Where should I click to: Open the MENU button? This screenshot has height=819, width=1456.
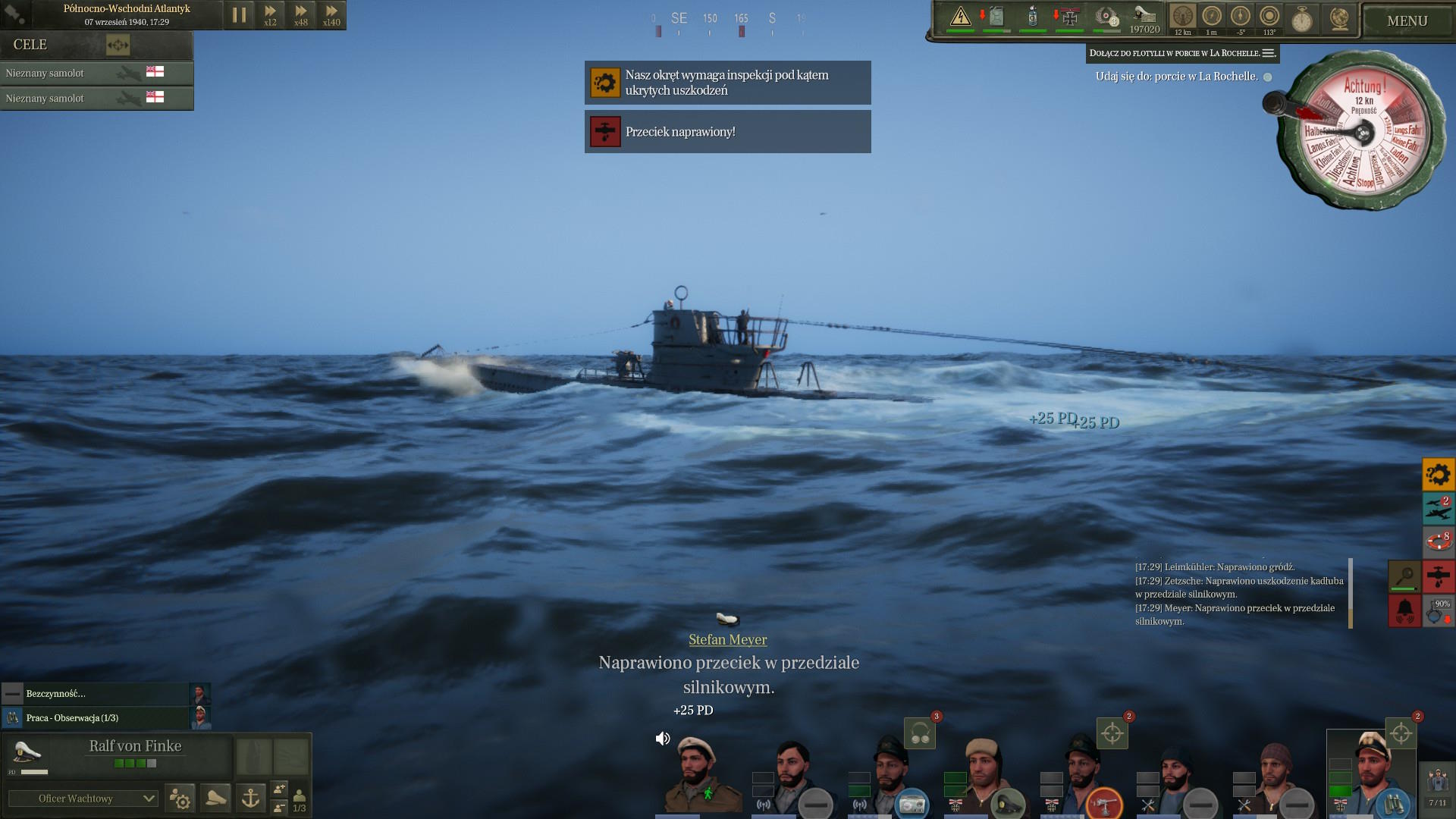click(1407, 21)
